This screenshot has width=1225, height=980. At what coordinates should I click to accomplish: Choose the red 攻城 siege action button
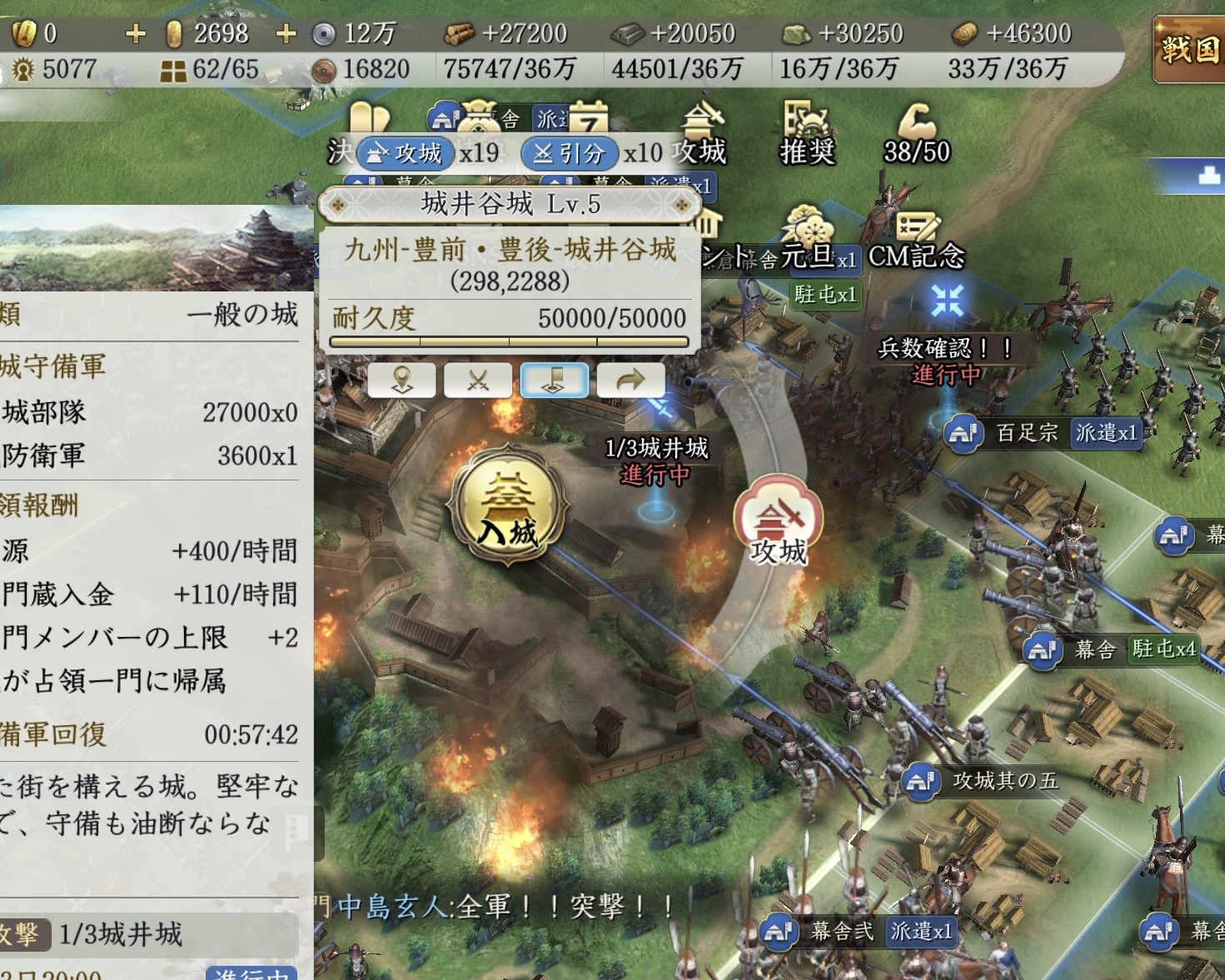click(778, 521)
